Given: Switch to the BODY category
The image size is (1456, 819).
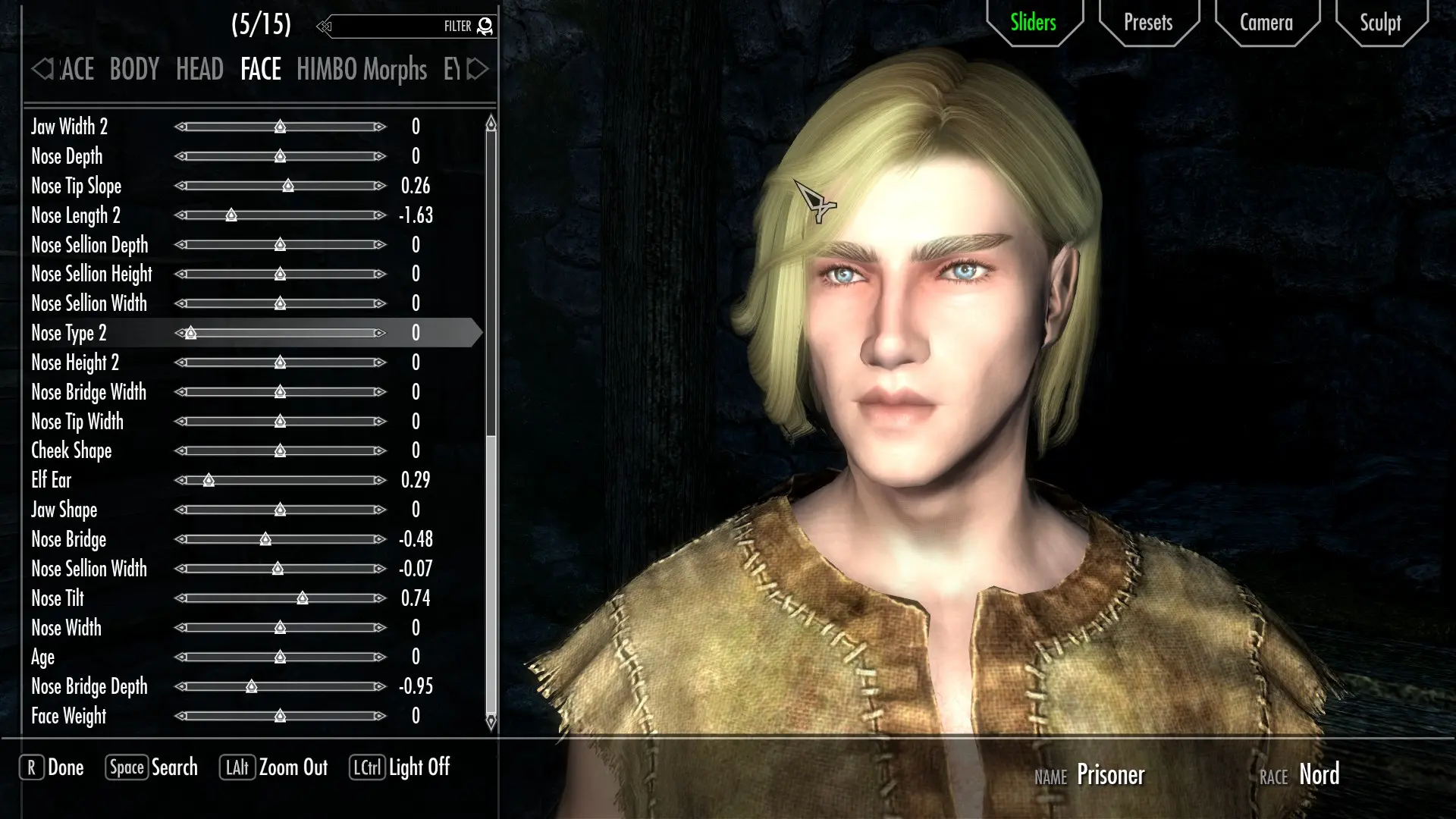Looking at the screenshot, I should 134,70.
